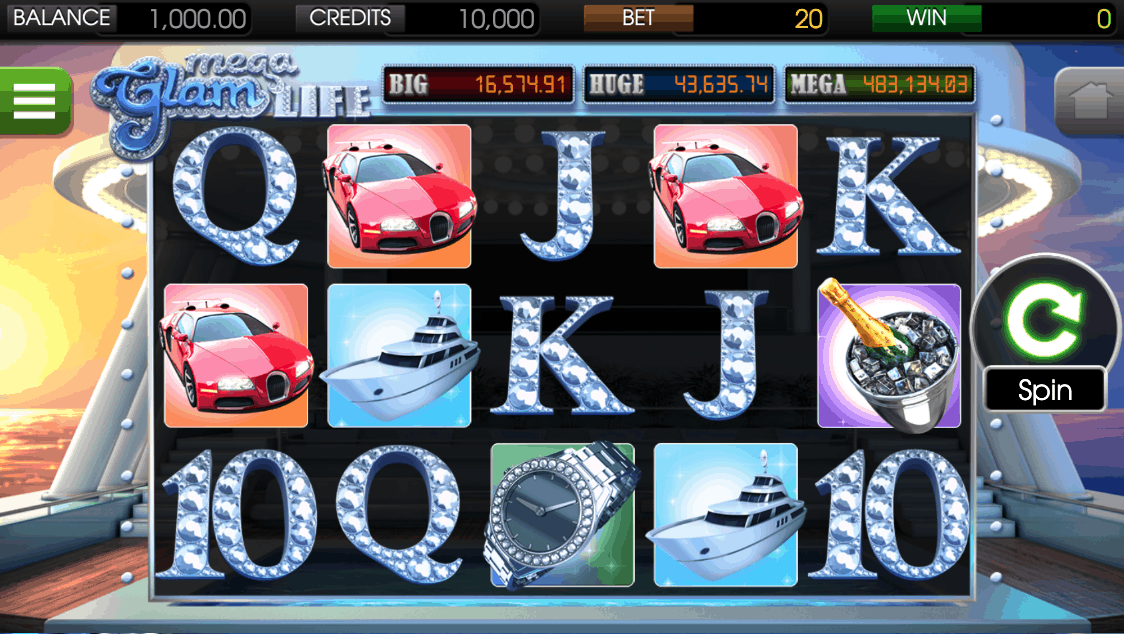Open the green hamburger menu

pos(34,101)
